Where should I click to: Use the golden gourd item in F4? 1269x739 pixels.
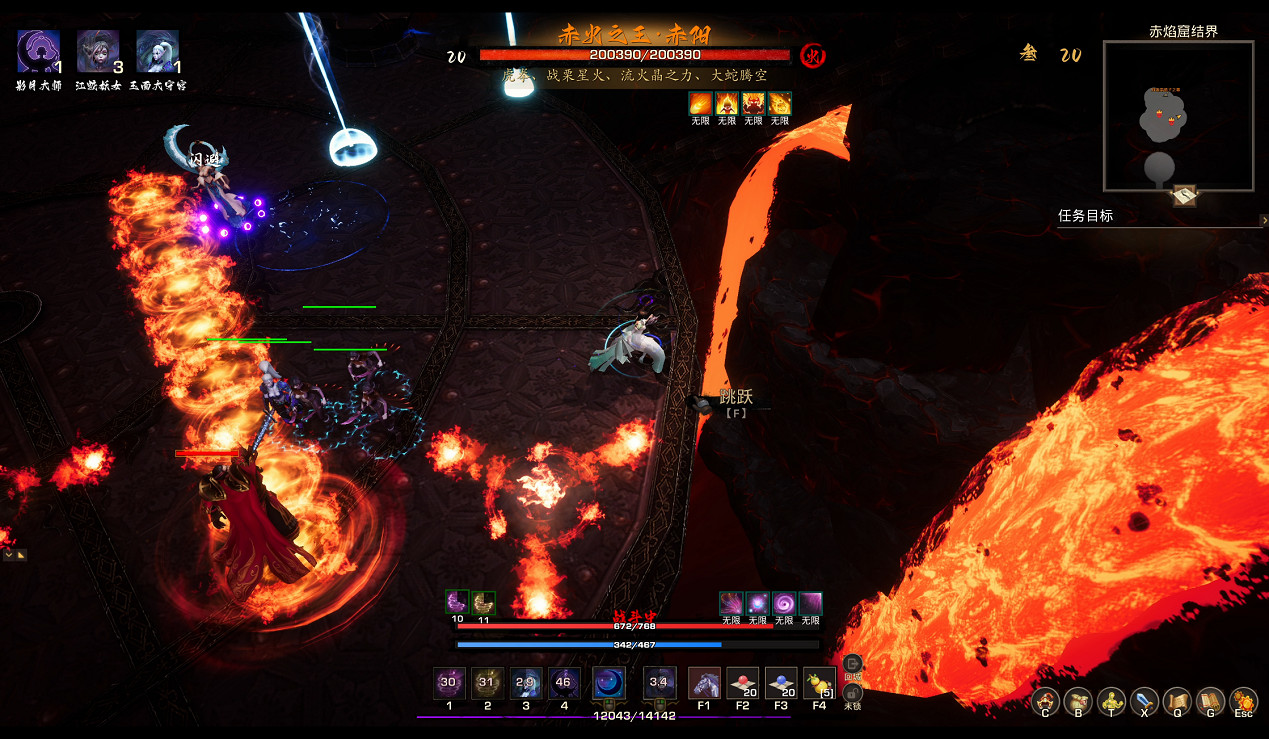[819, 683]
